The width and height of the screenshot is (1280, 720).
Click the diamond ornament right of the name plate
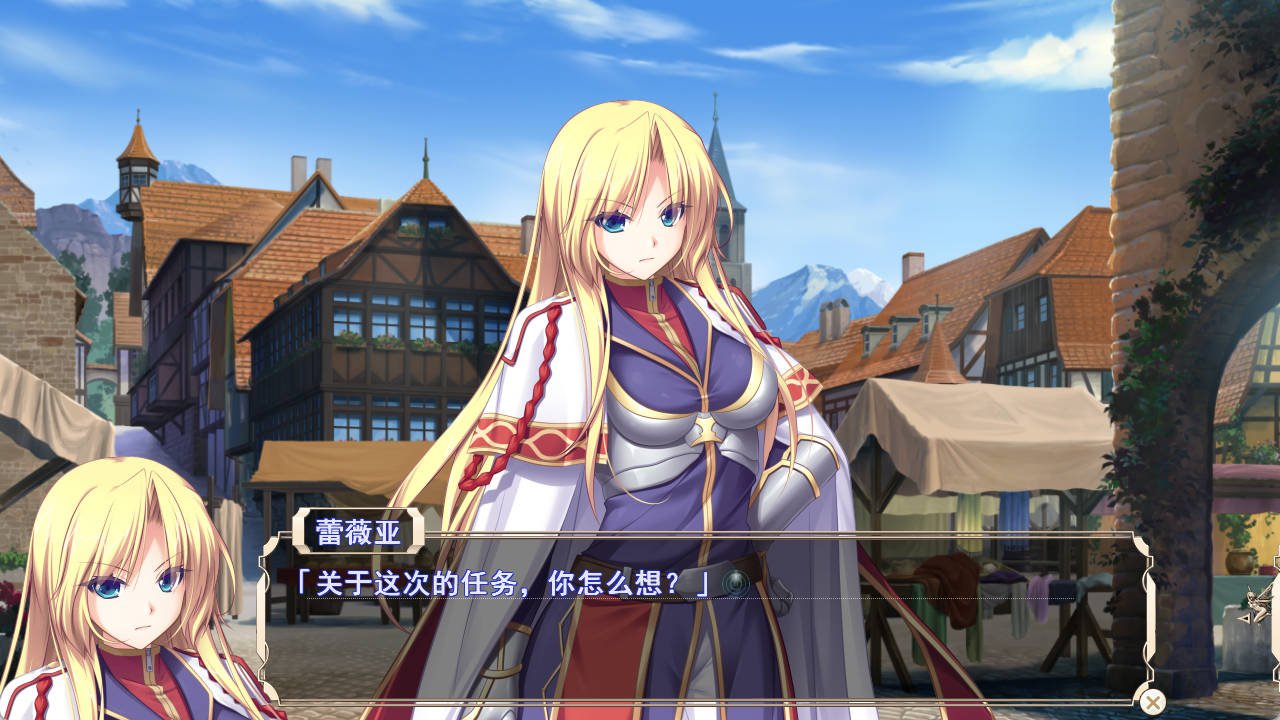[x=417, y=531]
